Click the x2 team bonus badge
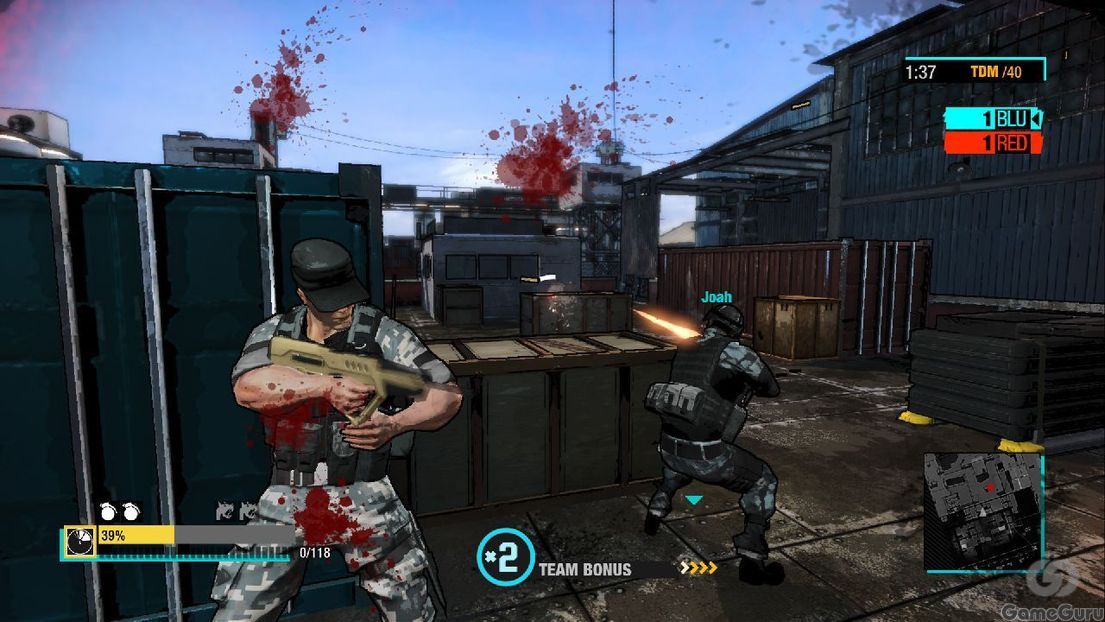1105x622 pixels. click(505, 557)
